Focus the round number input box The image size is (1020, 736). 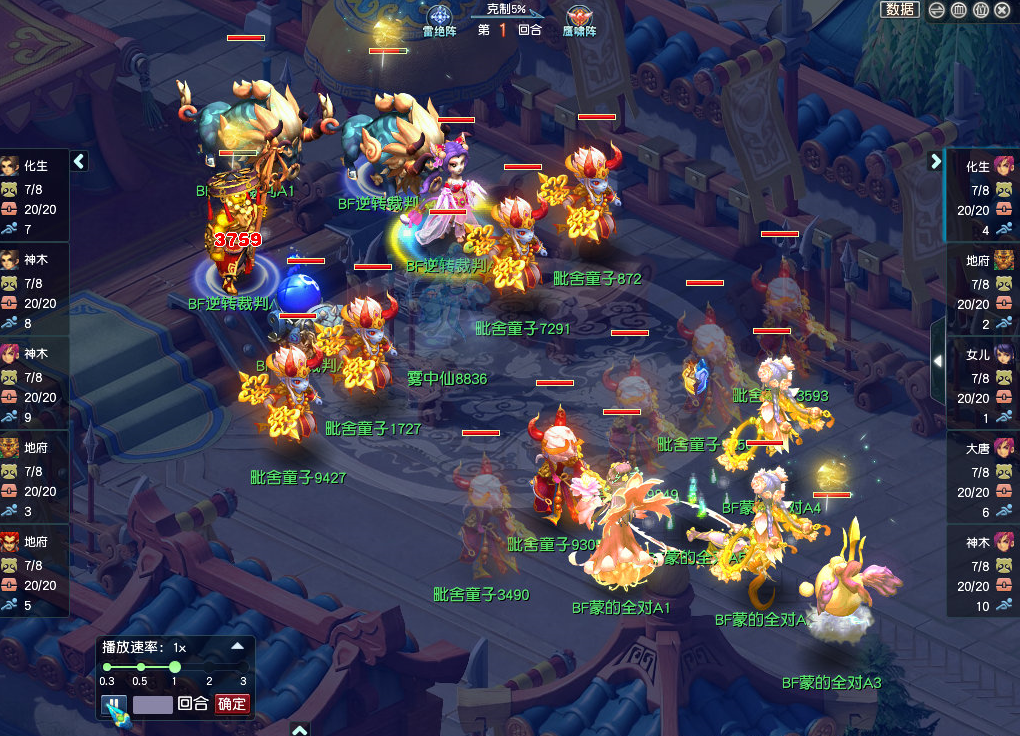[153, 704]
